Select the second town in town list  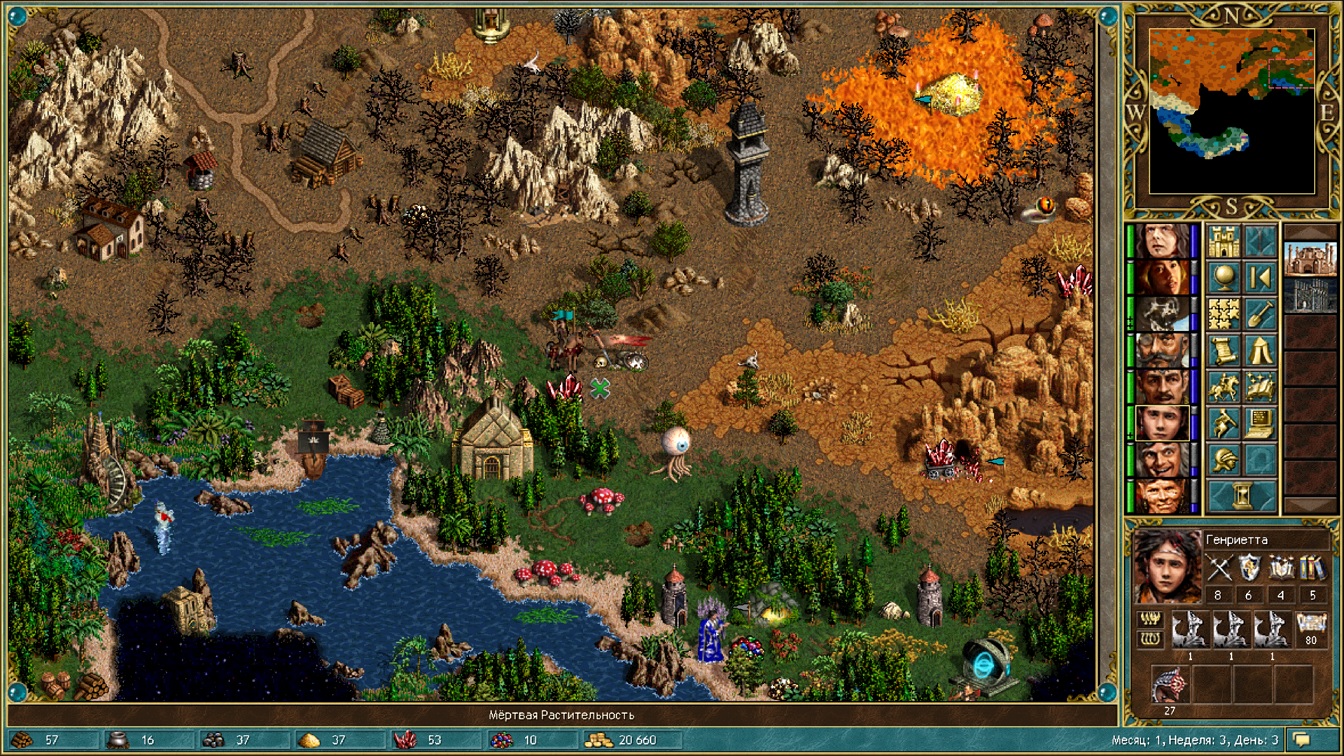coord(1309,295)
